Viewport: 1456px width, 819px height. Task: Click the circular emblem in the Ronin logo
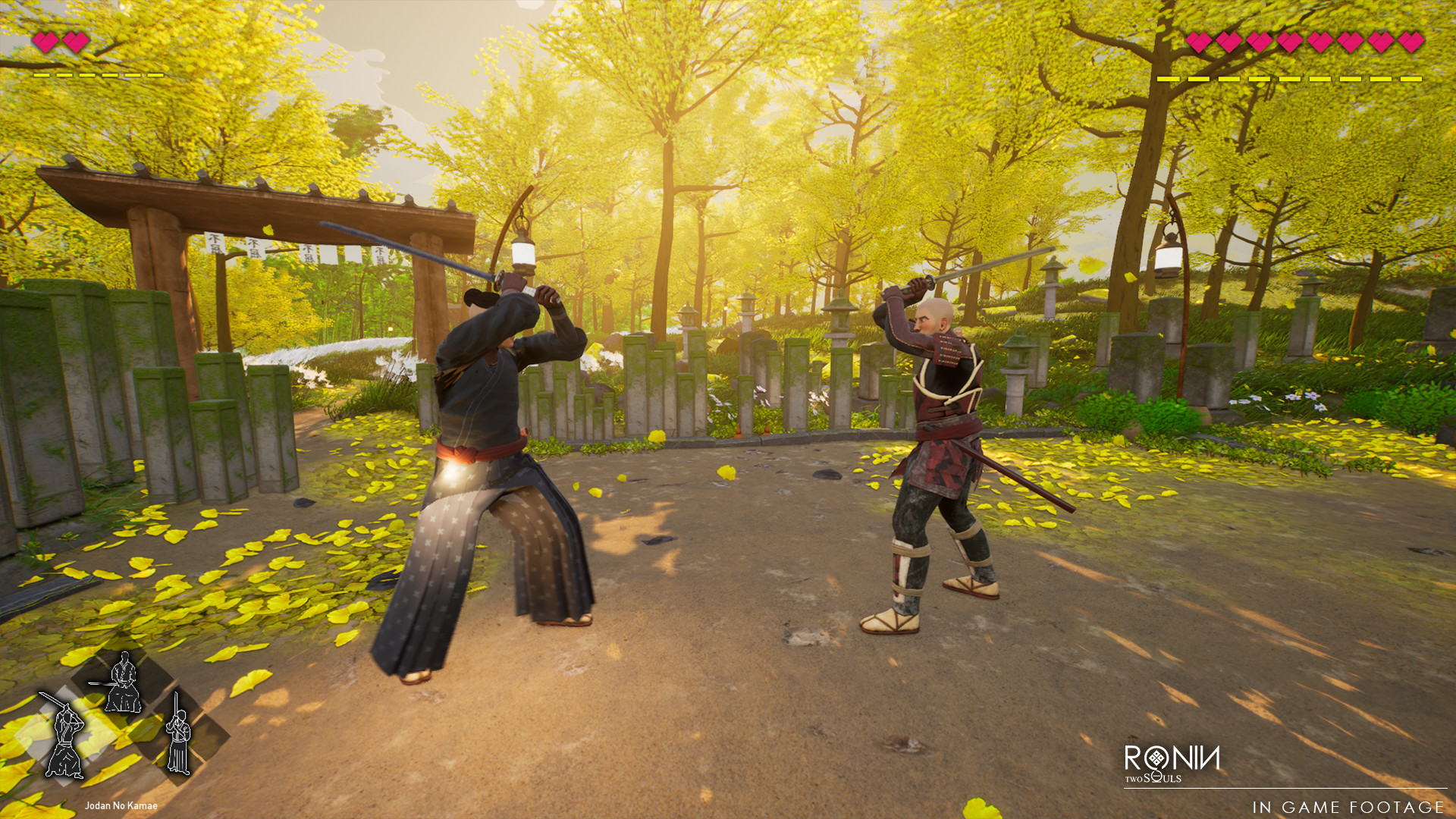1157,758
